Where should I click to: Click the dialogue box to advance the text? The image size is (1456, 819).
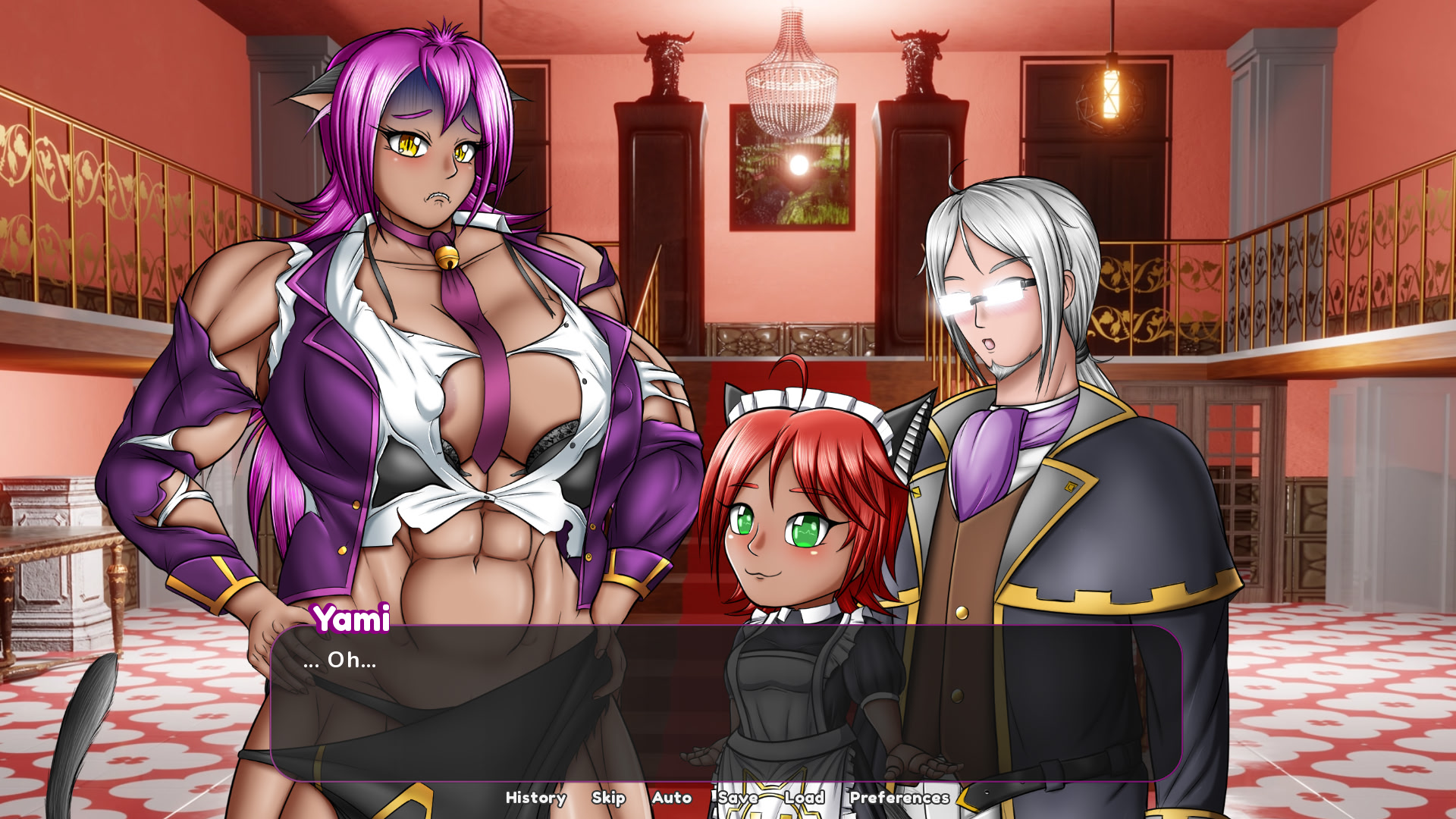(x=720, y=705)
